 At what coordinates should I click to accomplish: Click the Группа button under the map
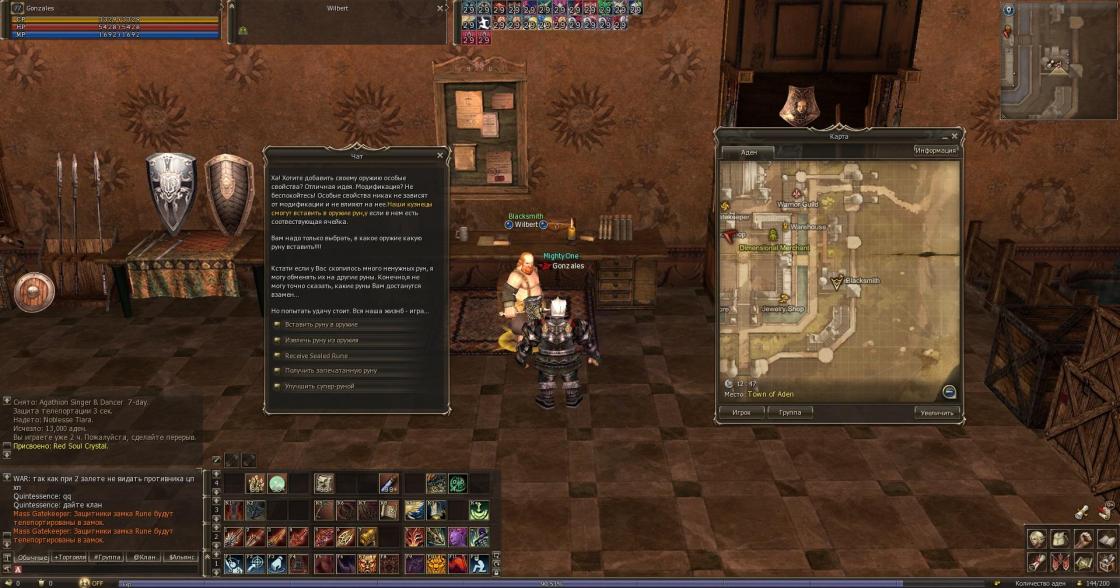click(789, 412)
